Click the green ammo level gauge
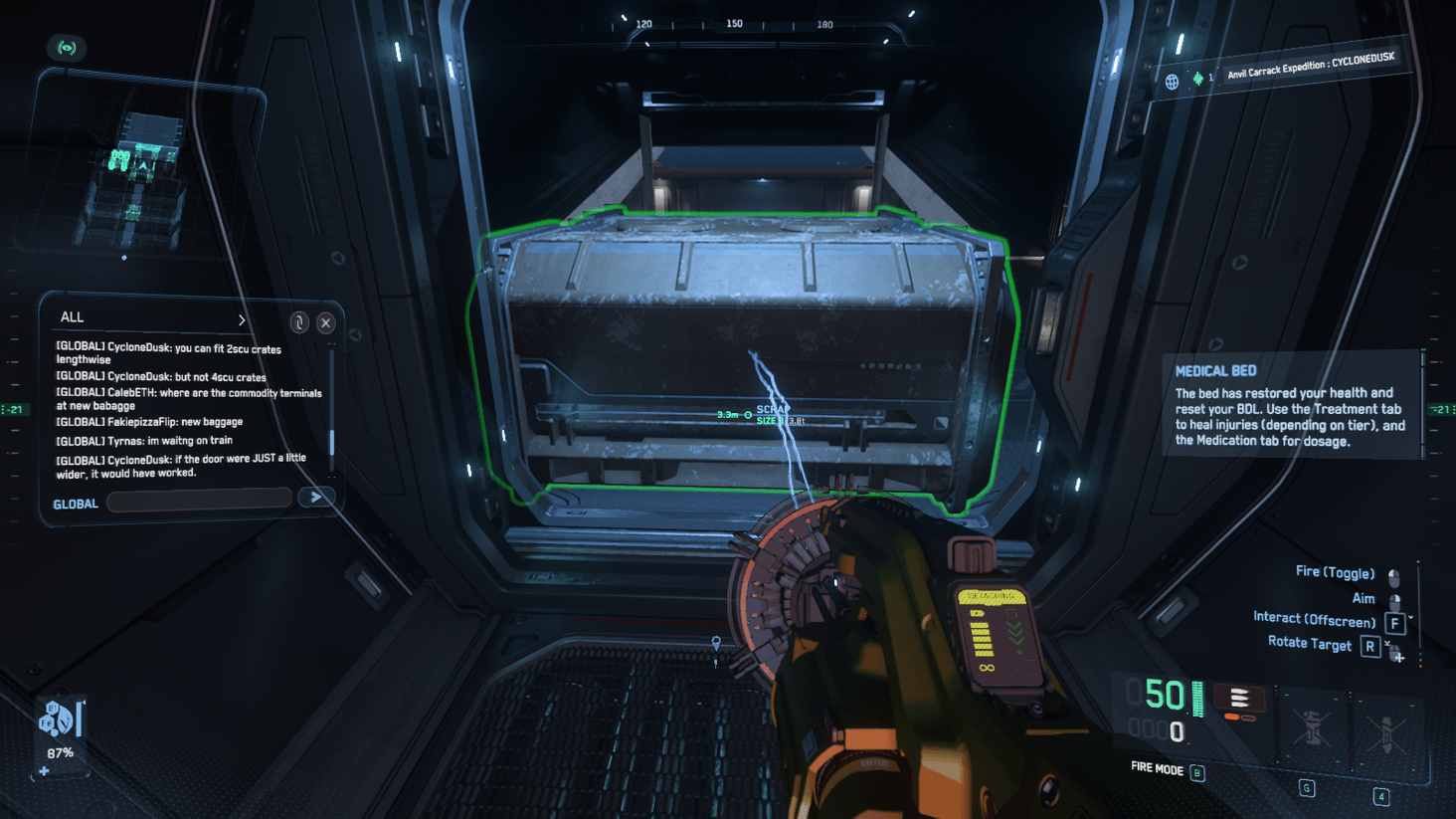Image resolution: width=1456 pixels, height=819 pixels. 1196,700
